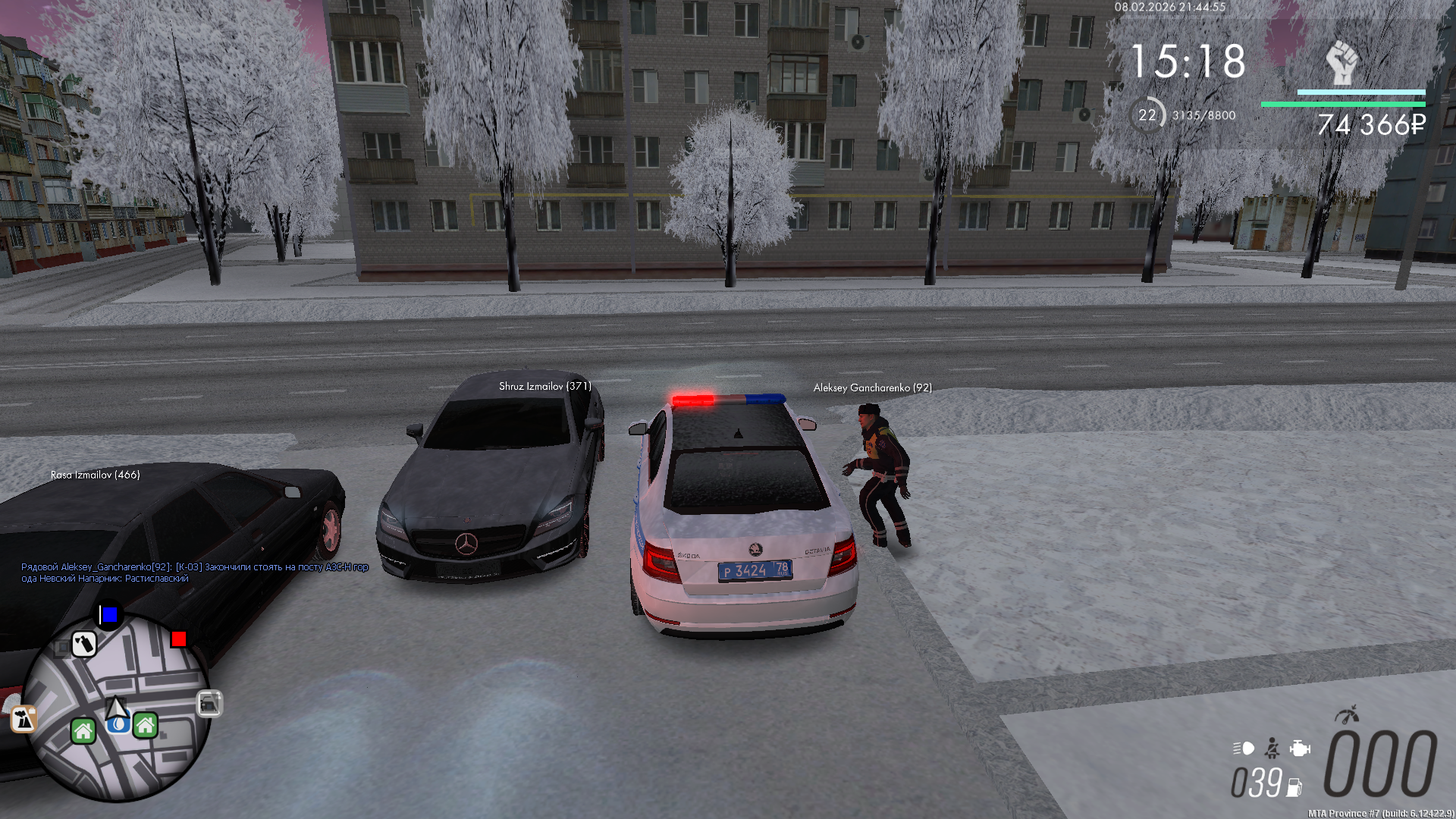
Task: Click the blue water drop map marker
Action: pyautogui.click(x=118, y=725)
